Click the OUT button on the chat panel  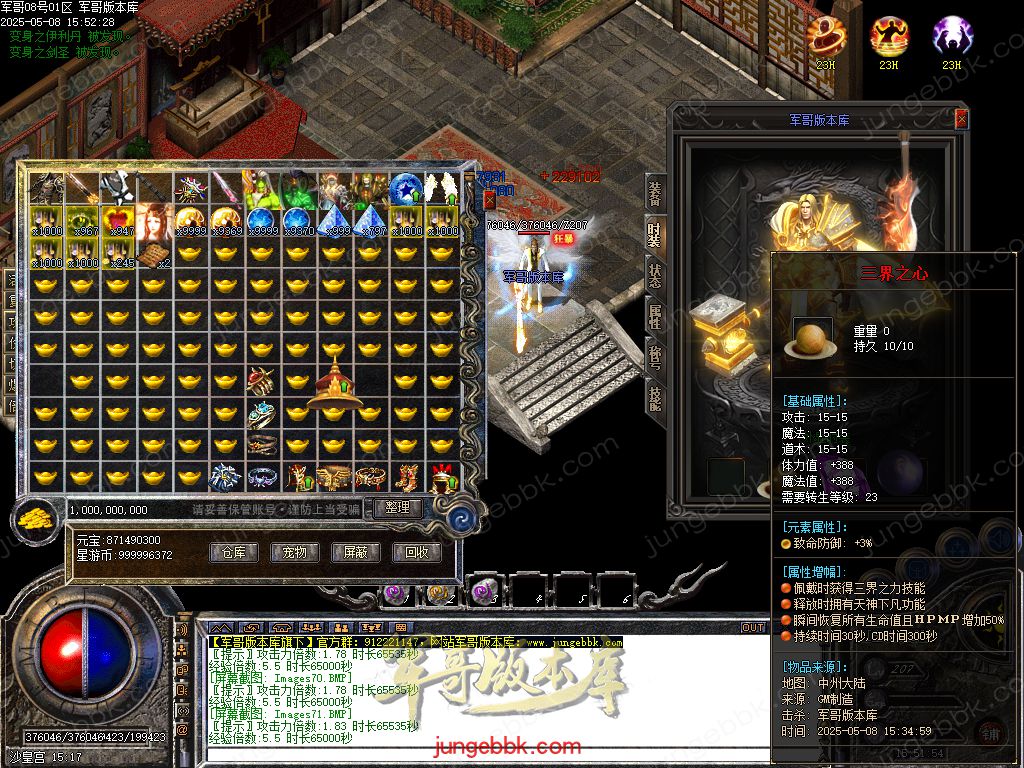pyautogui.click(x=753, y=627)
